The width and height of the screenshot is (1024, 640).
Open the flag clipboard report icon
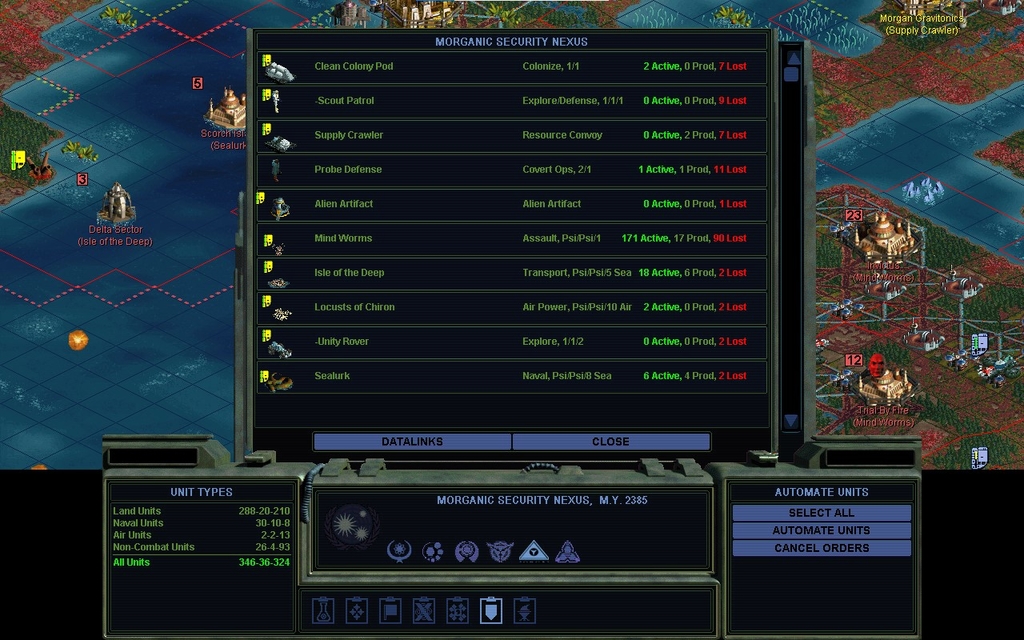pyautogui.click(x=390, y=610)
